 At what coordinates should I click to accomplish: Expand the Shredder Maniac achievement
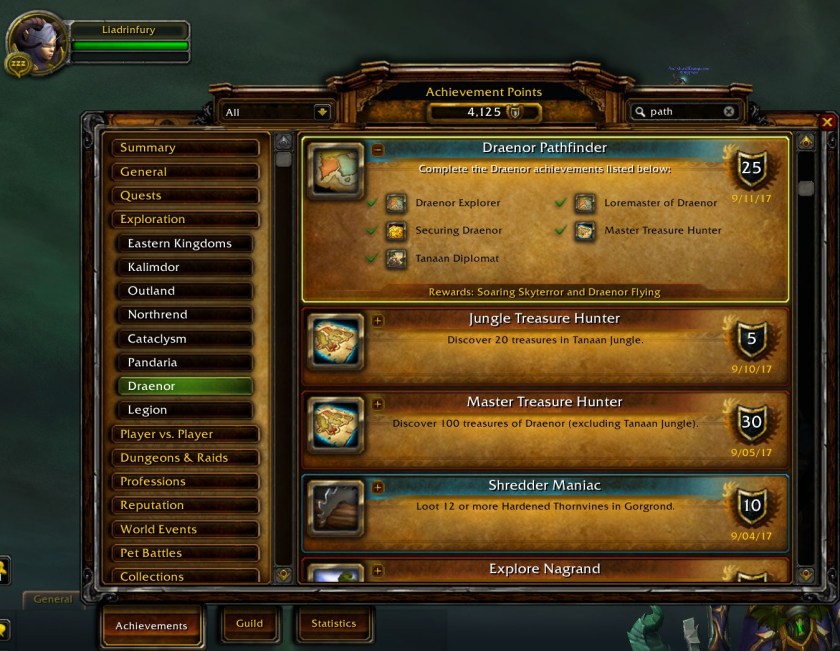pyautogui.click(x=378, y=488)
